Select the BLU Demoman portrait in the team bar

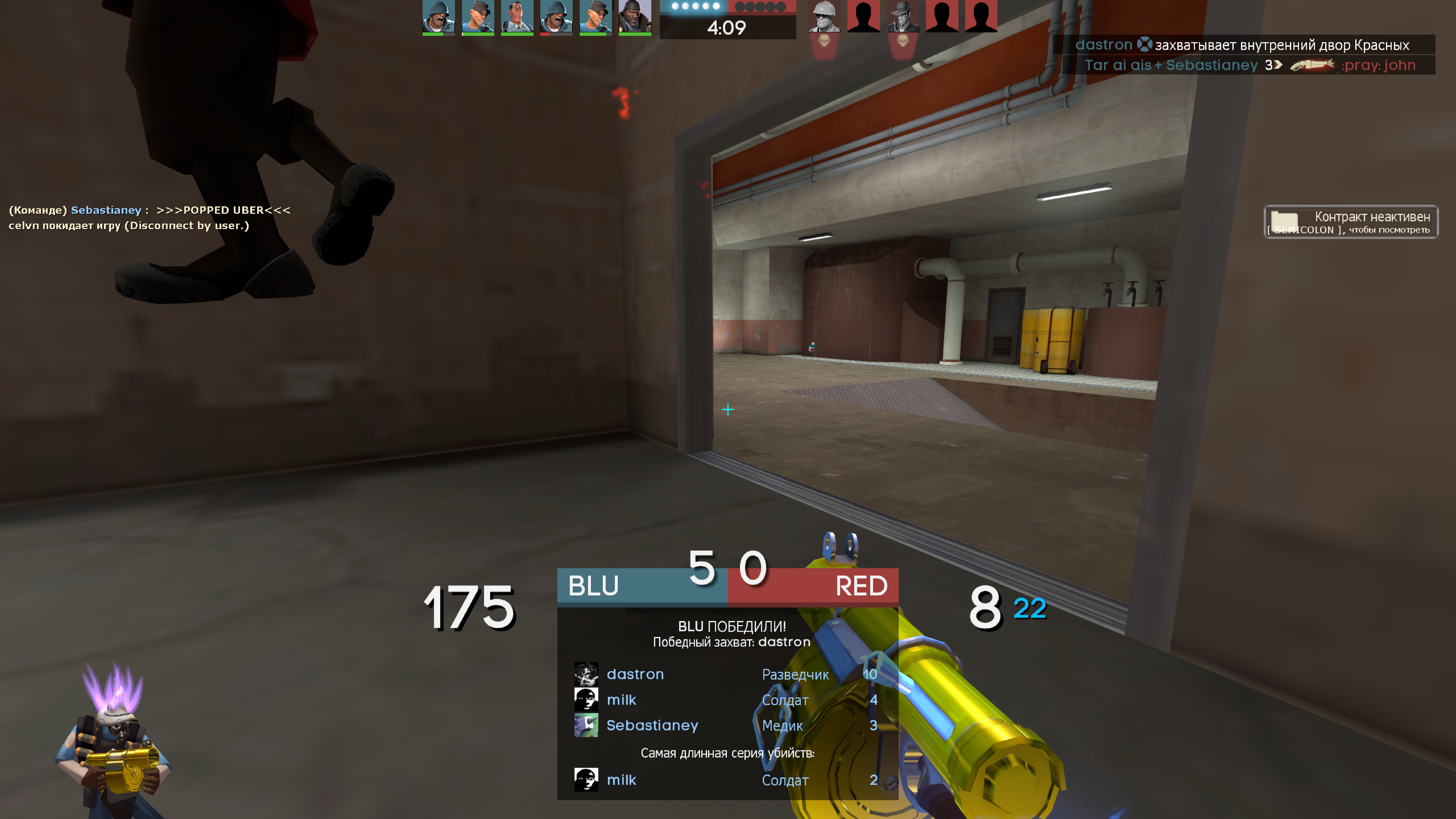pos(634,17)
